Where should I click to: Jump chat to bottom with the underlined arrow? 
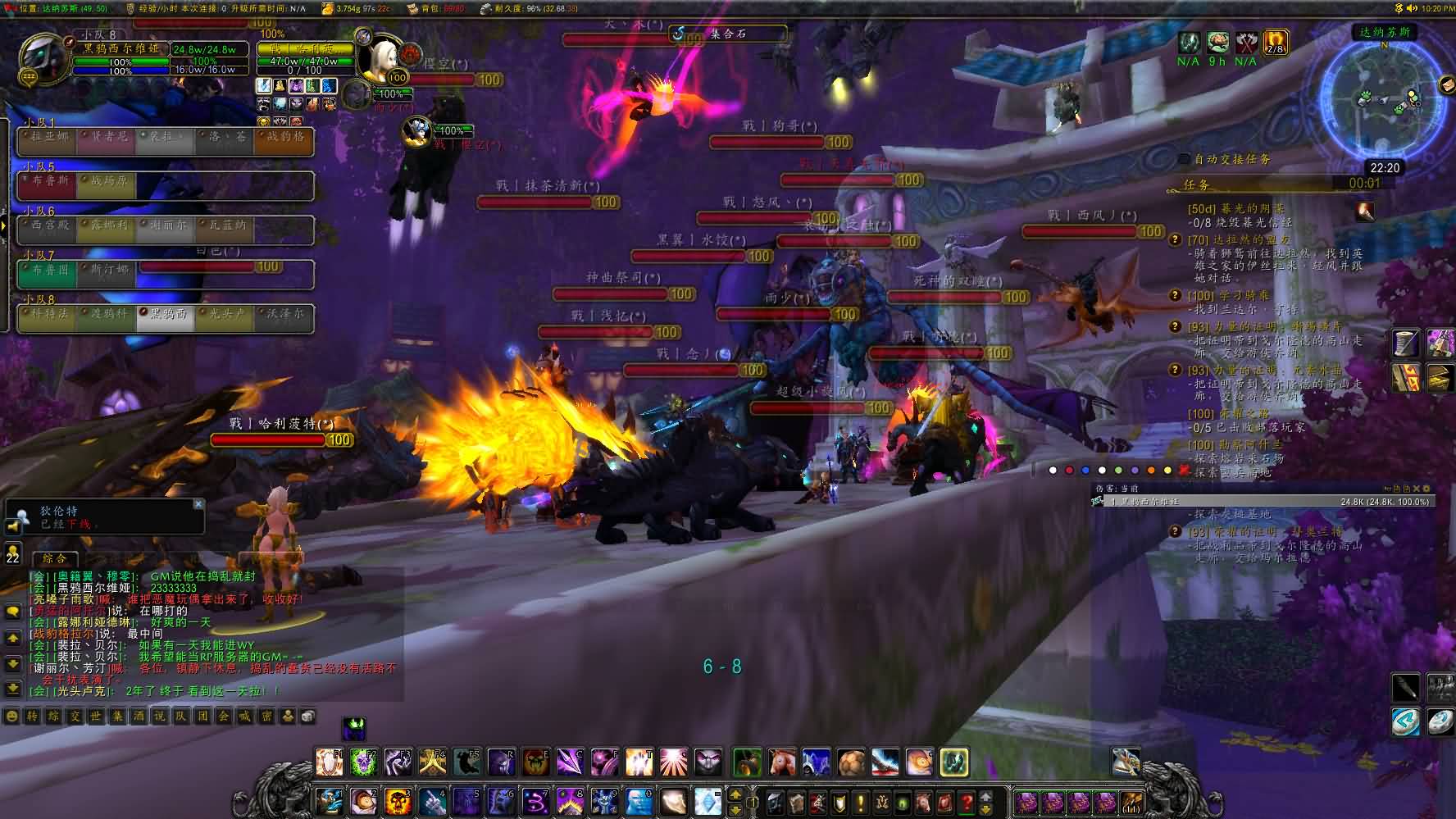pyautogui.click(x=12, y=689)
